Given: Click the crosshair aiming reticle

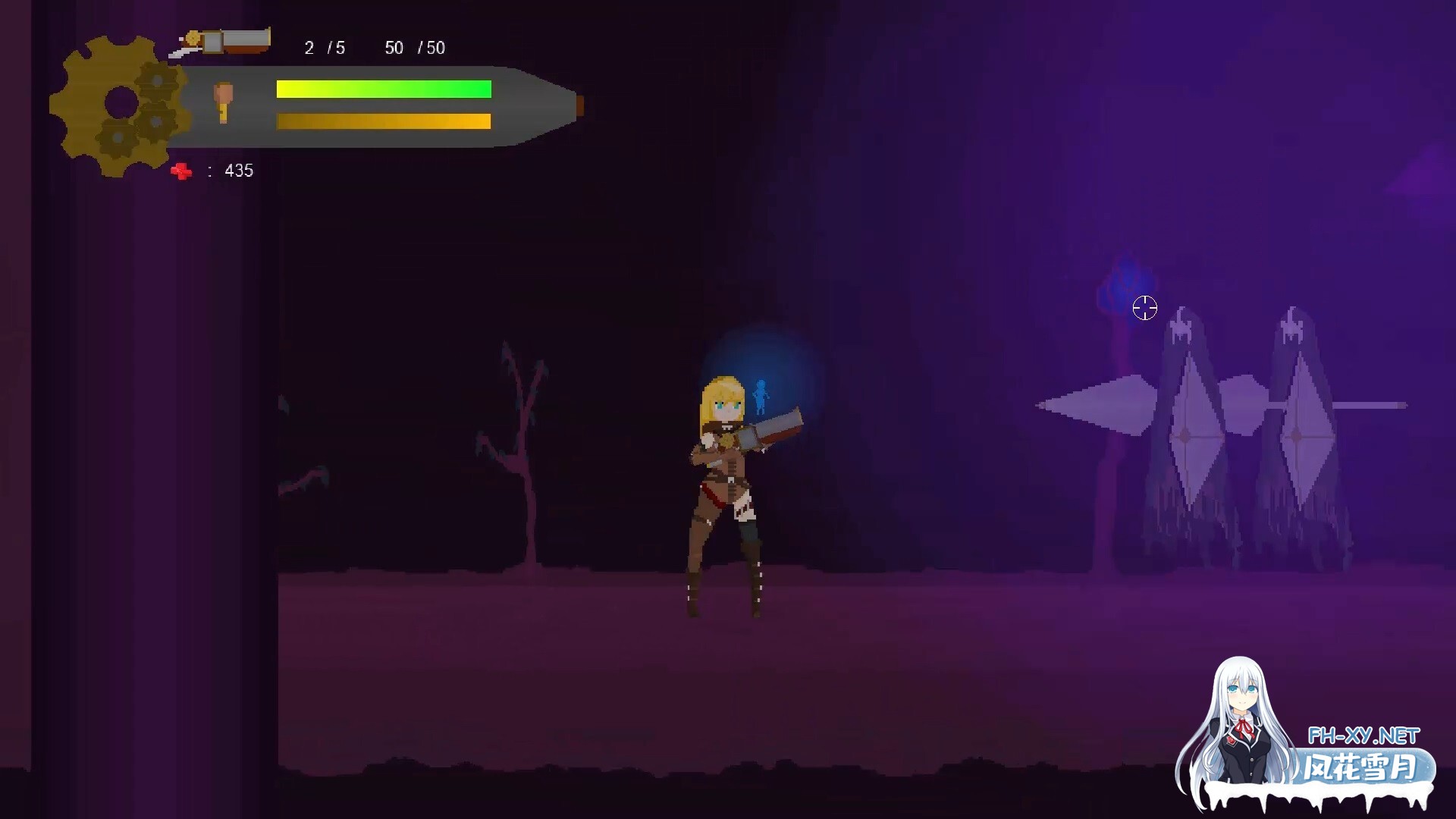Looking at the screenshot, I should tap(1145, 309).
